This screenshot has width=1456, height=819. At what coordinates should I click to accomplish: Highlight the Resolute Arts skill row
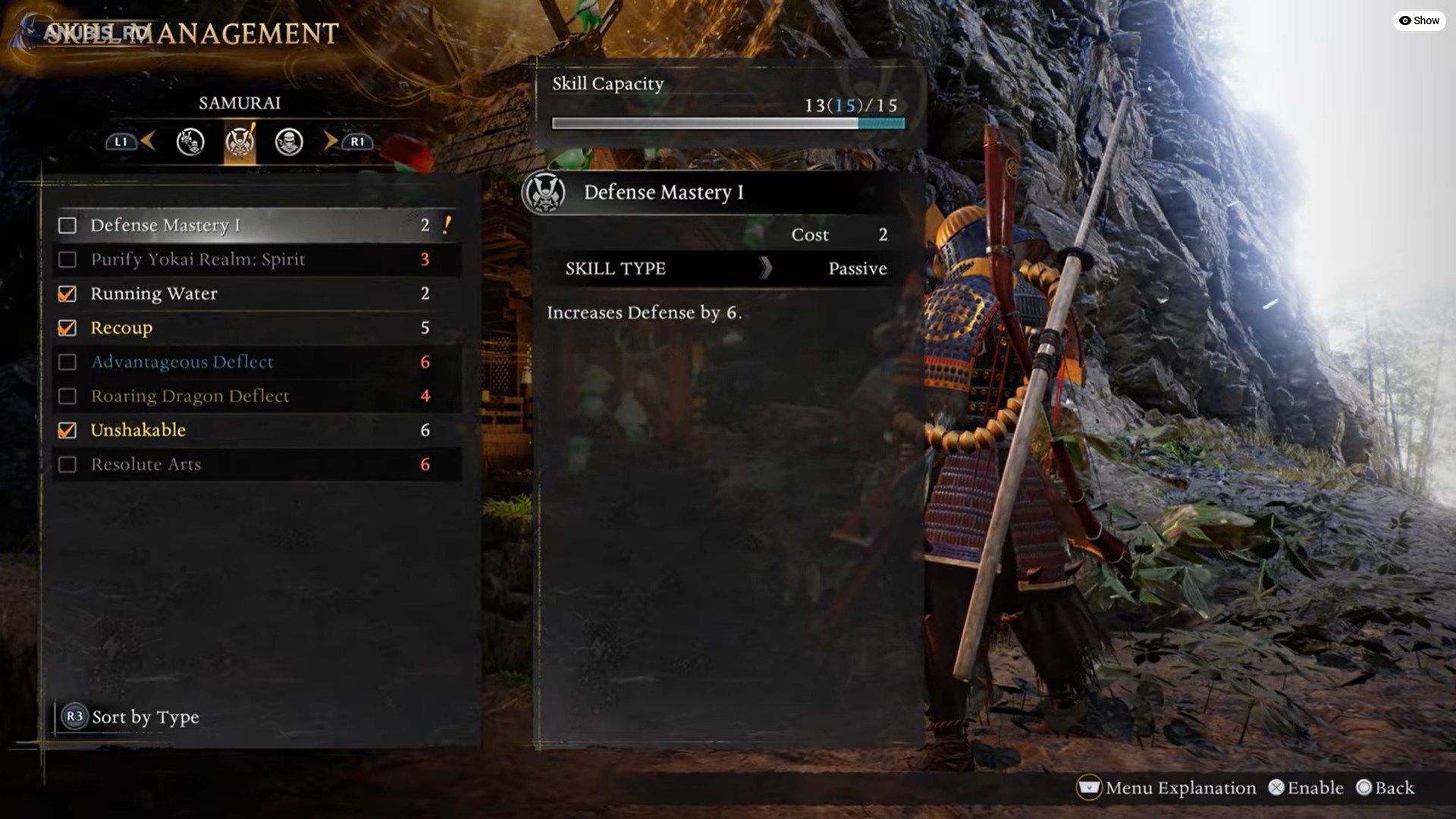256,464
